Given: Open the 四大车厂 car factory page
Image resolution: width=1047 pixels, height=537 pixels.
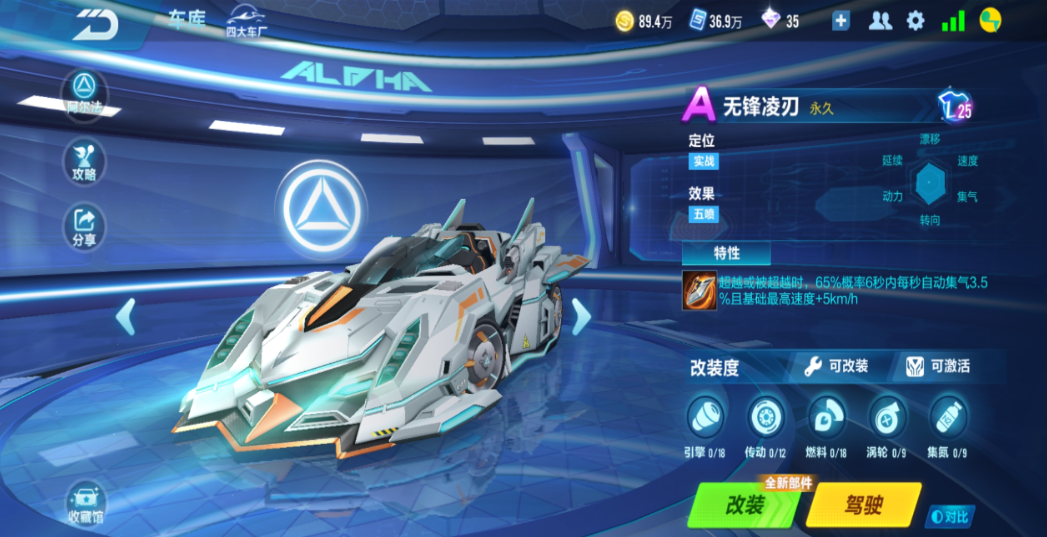Looking at the screenshot, I should tap(248, 21).
